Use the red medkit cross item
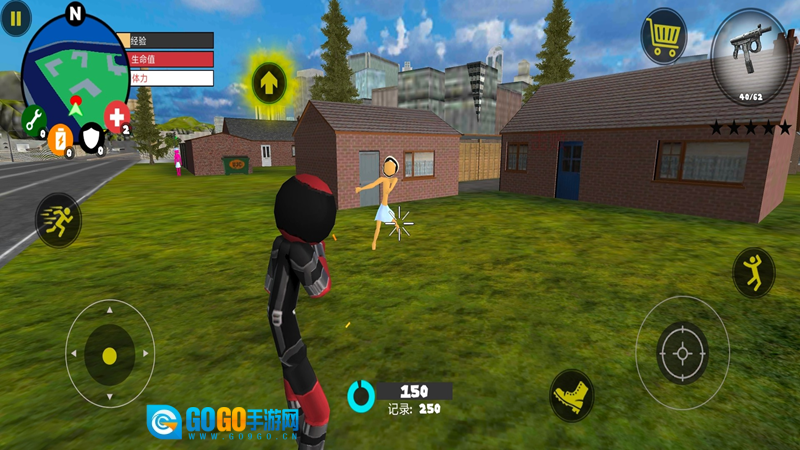800x450 pixels. (117, 115)
